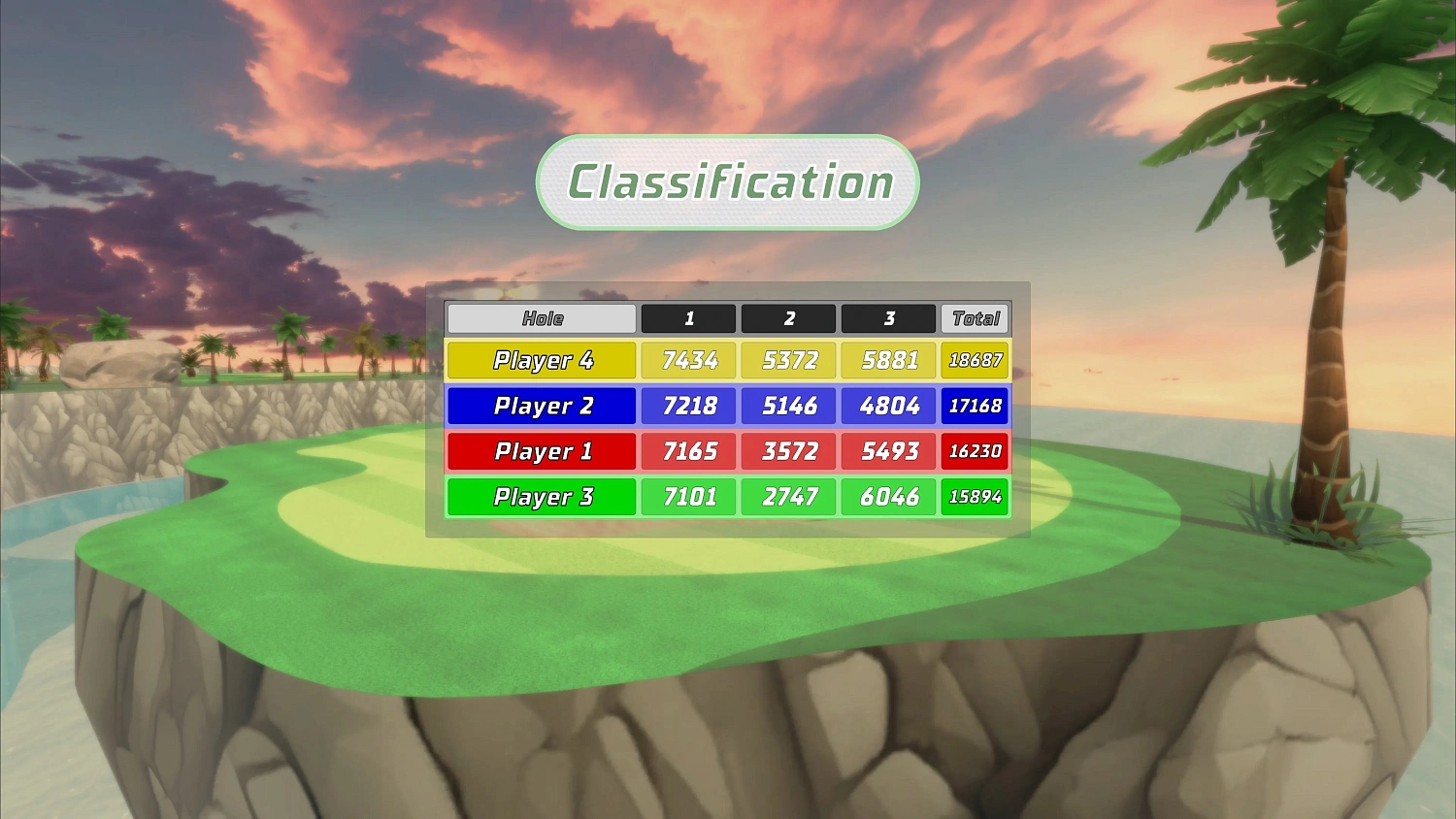Click the Classification title banner
Screen dimensions: 1456x819
(726, 181)
